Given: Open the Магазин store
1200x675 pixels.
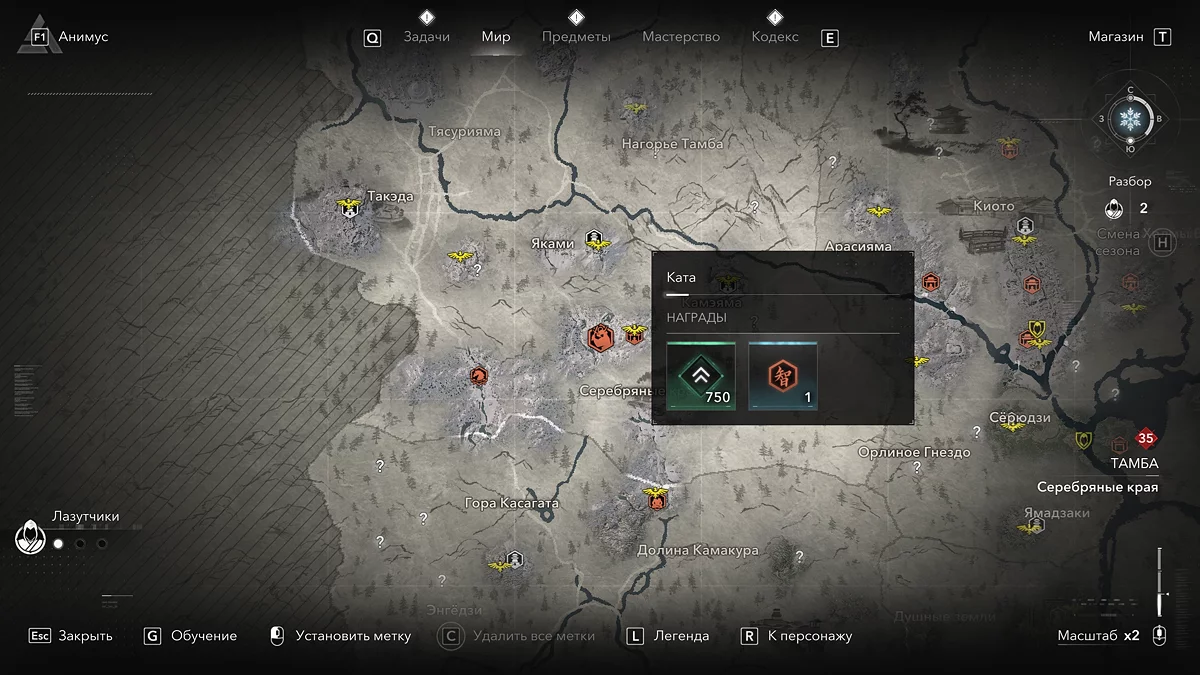Looking at the screenshot, I should click(1116, 37).
